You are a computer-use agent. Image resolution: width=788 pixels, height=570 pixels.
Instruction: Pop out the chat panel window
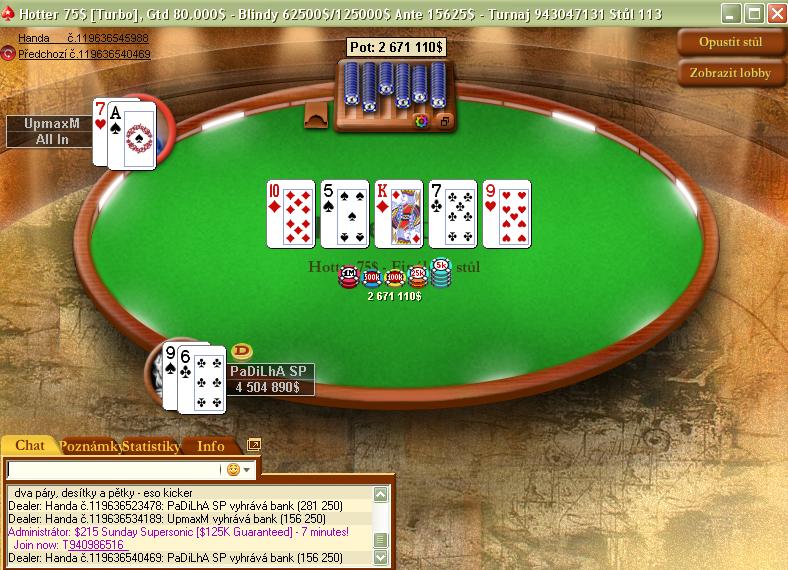click(254, 445)
